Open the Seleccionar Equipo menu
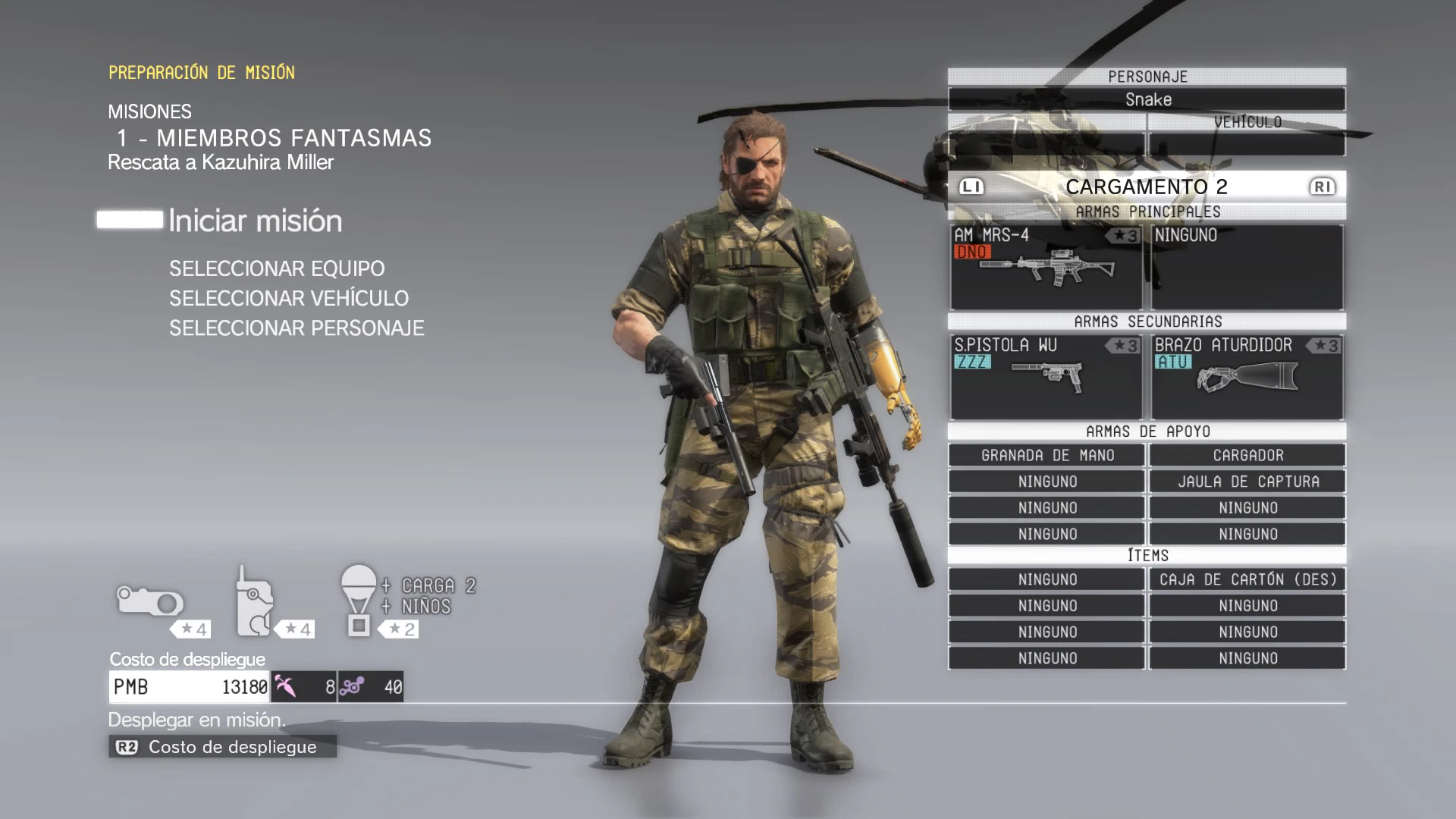This screenshot has width=1456, height=819. click(277, 268)
